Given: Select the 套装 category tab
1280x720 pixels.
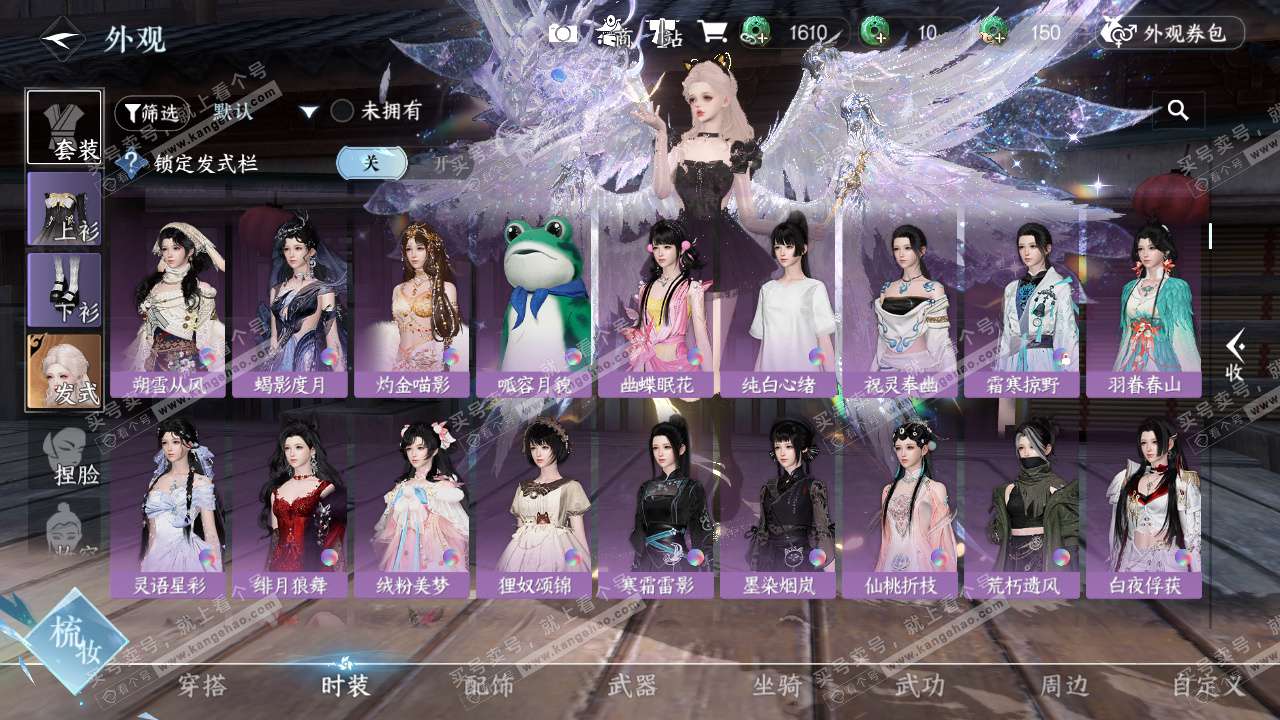Looking at the screenshot, I should click(64, 127).
